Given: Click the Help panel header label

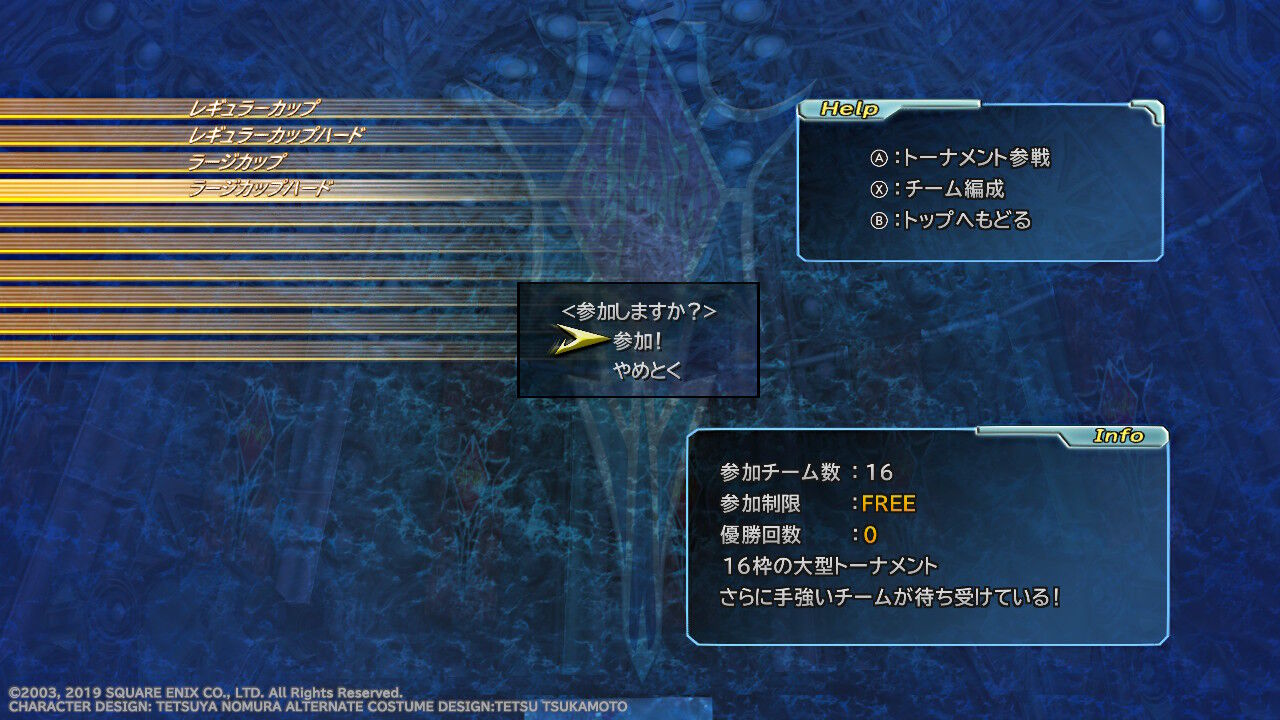Looking at the screenshot, I should point(849,110).
